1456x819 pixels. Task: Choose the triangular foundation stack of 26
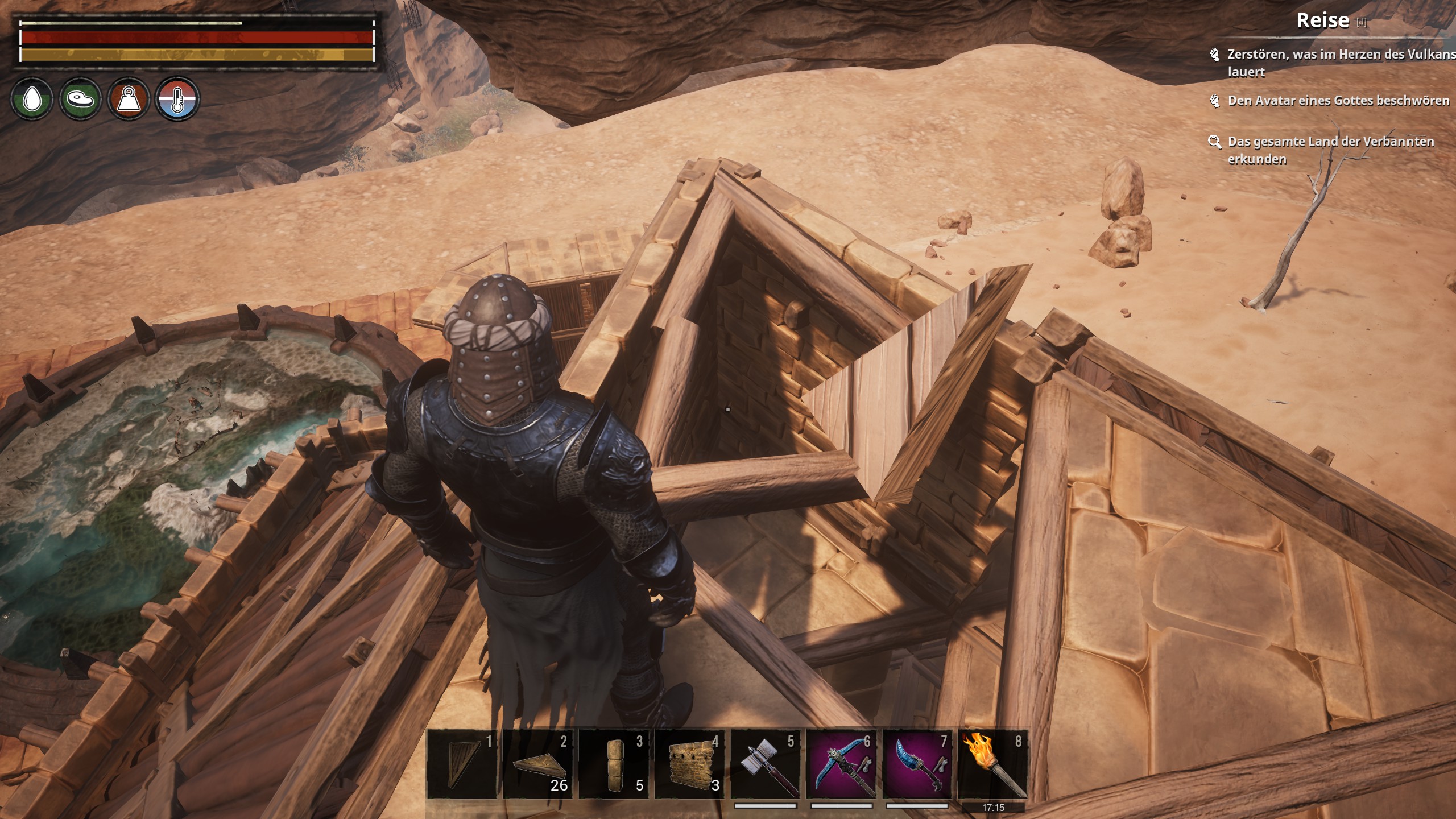pyautogui.click(x=537, y=764)
